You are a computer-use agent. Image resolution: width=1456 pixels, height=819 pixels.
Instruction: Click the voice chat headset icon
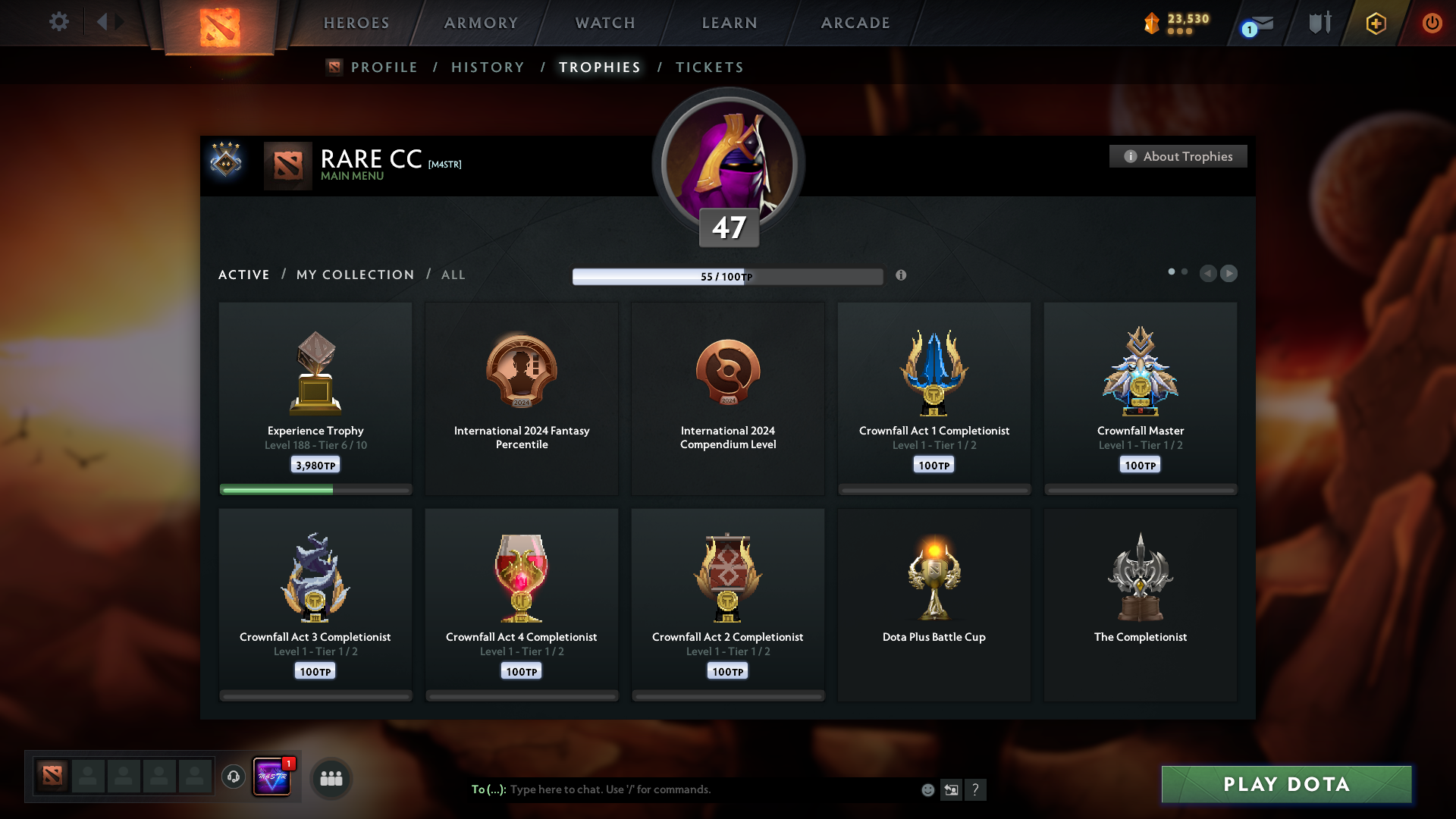[233, 777]
